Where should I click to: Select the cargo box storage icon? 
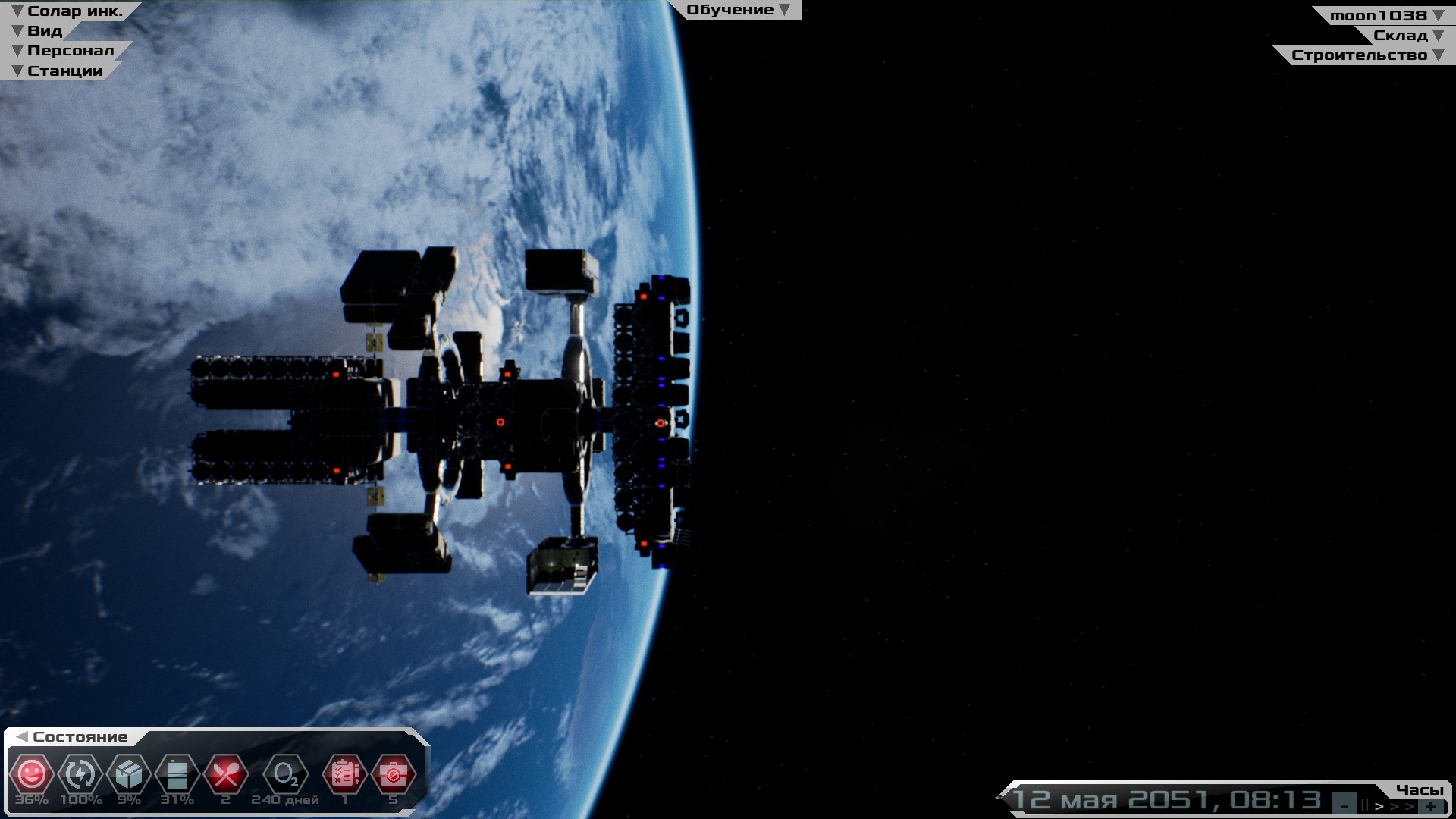click(129, 774)
